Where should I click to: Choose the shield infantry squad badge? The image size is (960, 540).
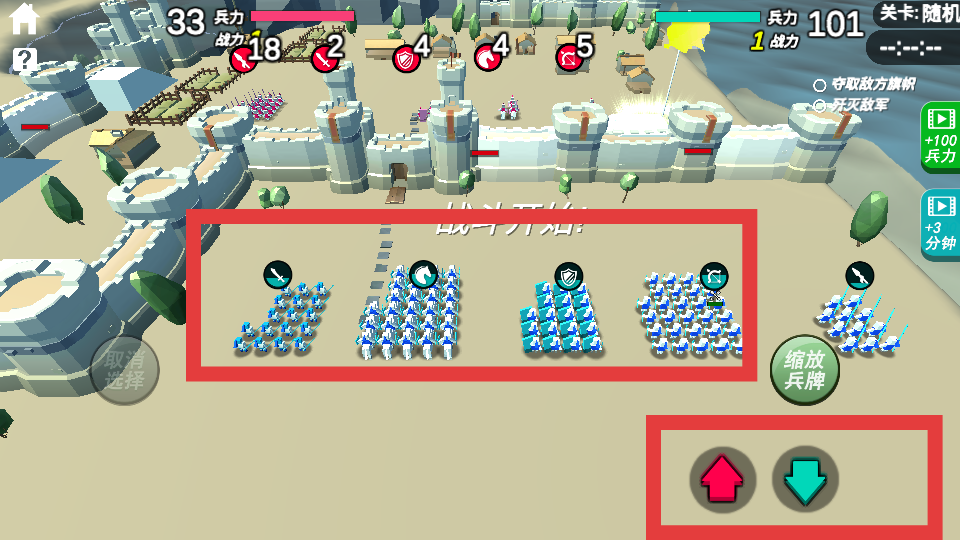tap(568, 275)
